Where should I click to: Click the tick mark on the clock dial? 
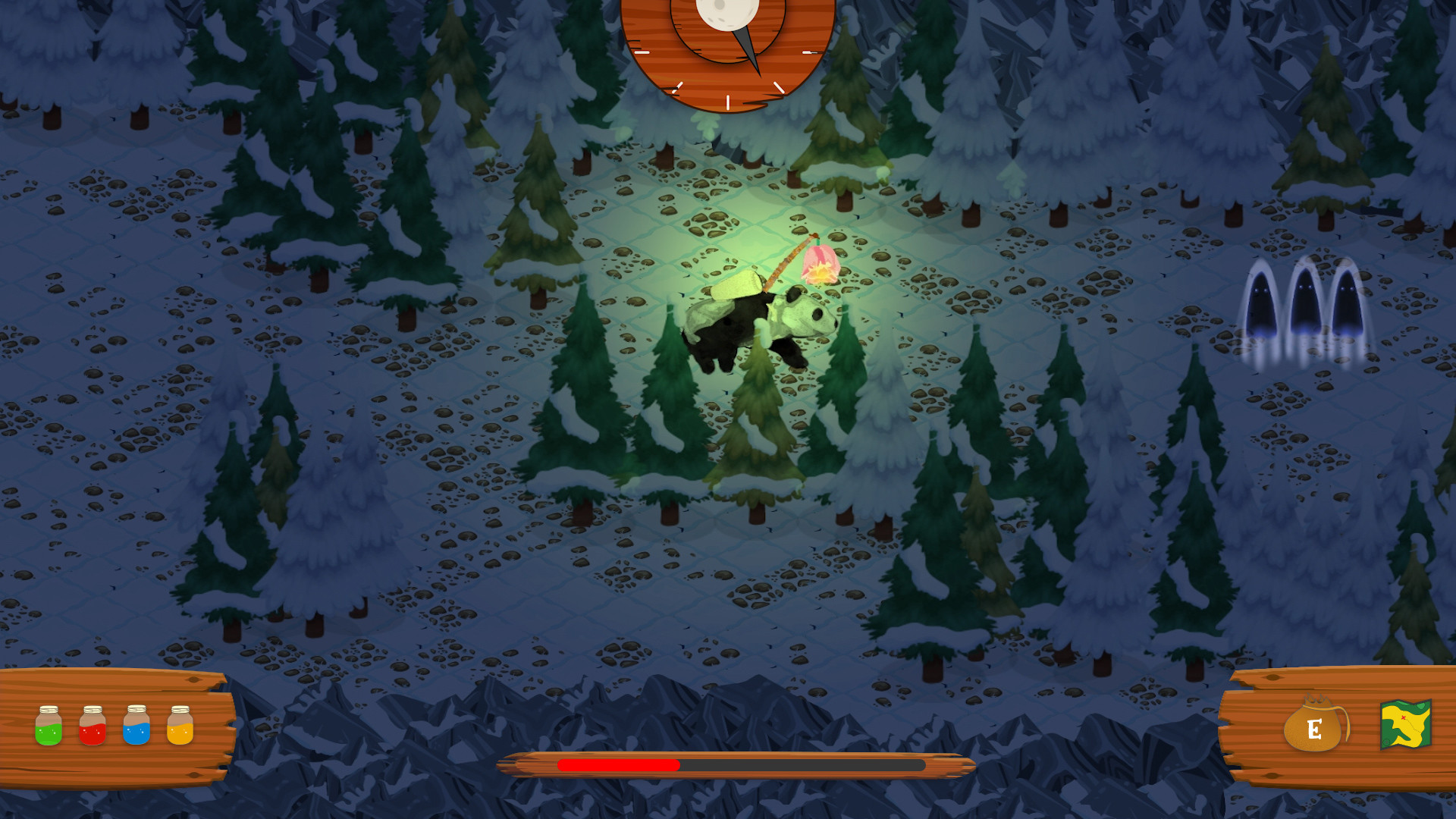tap(728, 103)
